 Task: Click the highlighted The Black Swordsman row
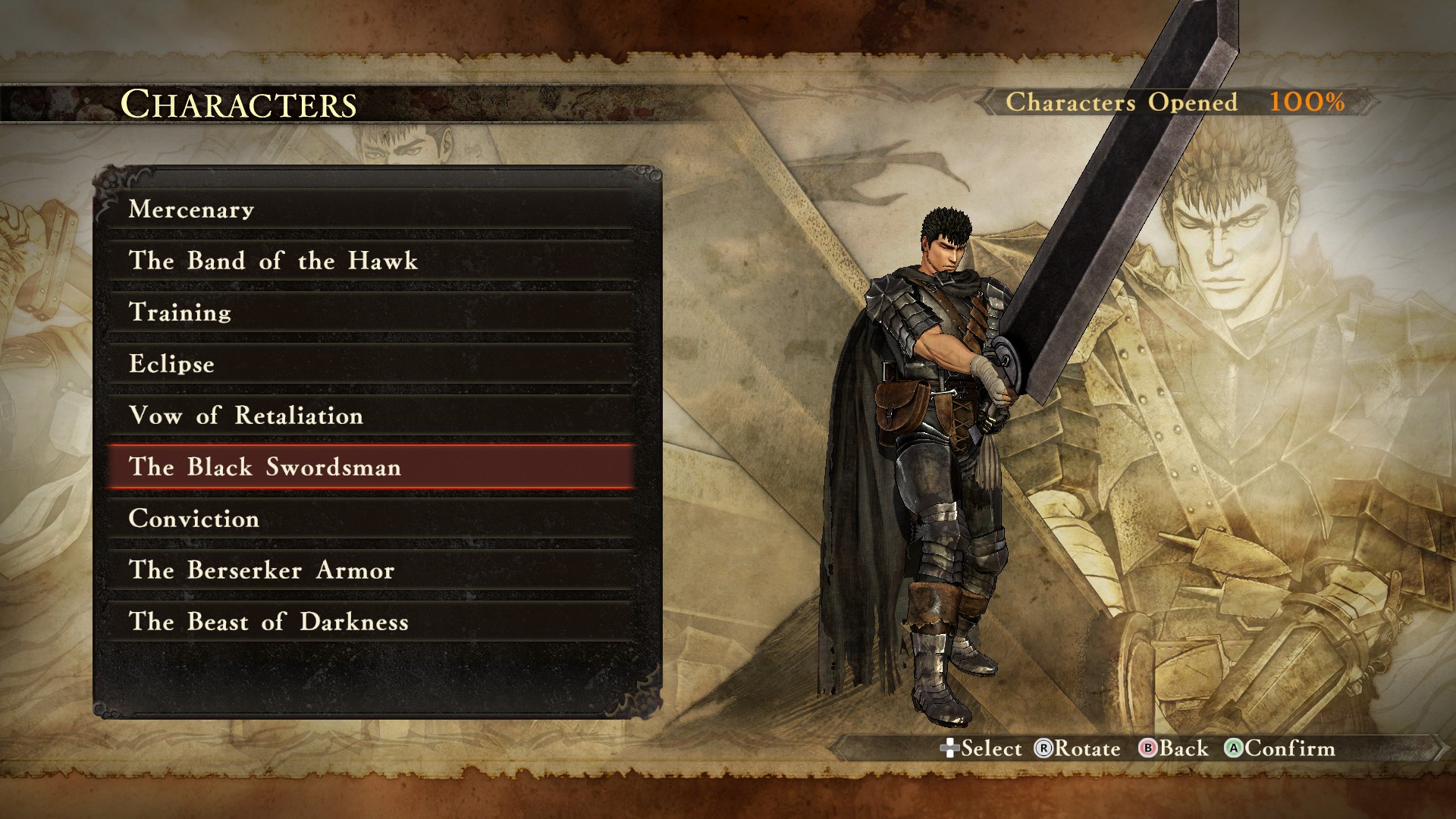pos(370,467)
